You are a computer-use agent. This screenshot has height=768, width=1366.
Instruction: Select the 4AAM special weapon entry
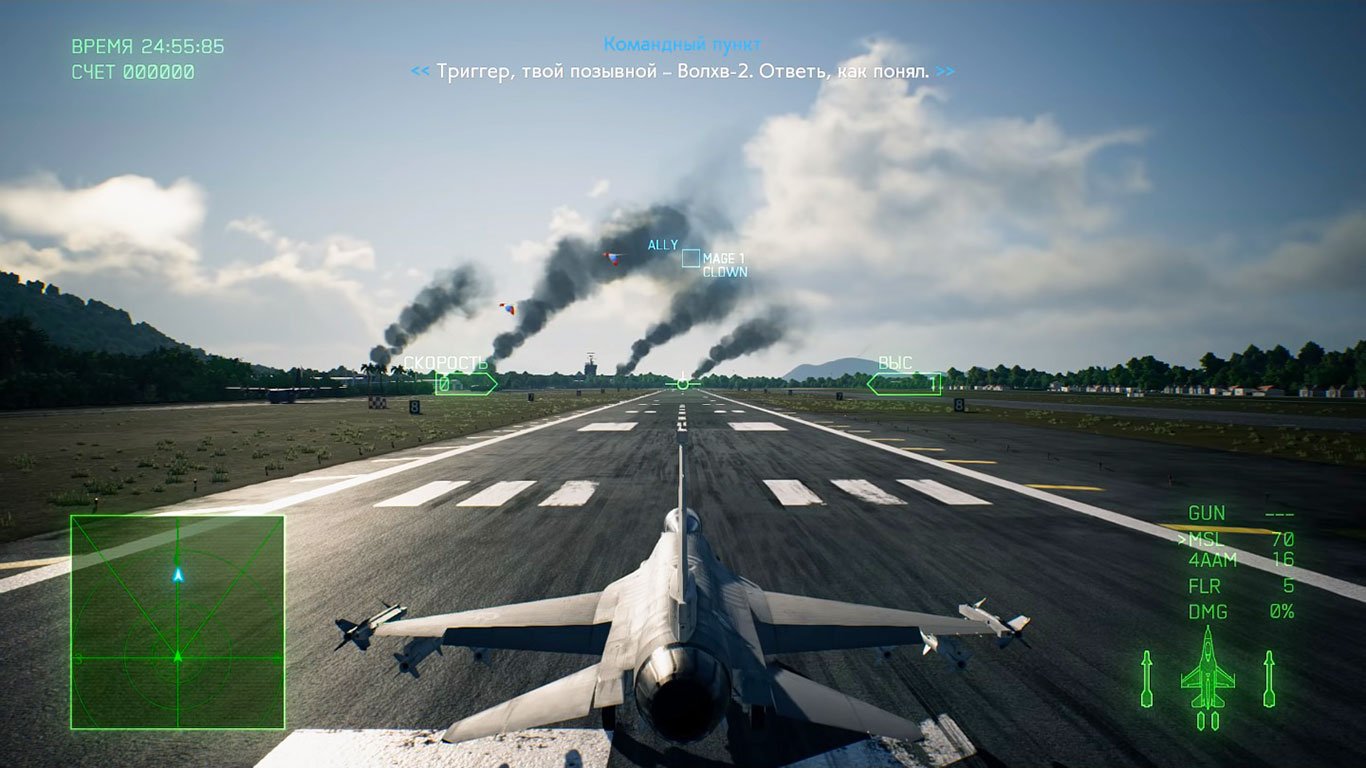pyautogui.click(x=1213, y=562)
